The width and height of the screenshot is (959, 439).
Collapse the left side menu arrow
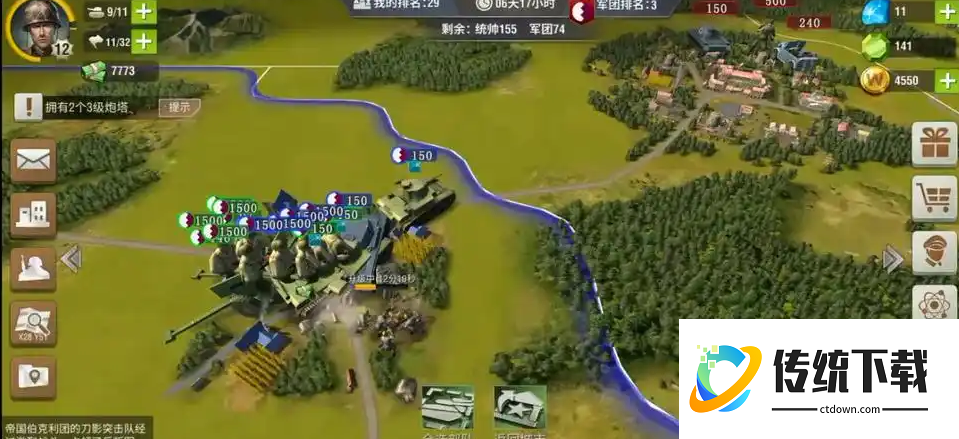(x=70, y=259)
